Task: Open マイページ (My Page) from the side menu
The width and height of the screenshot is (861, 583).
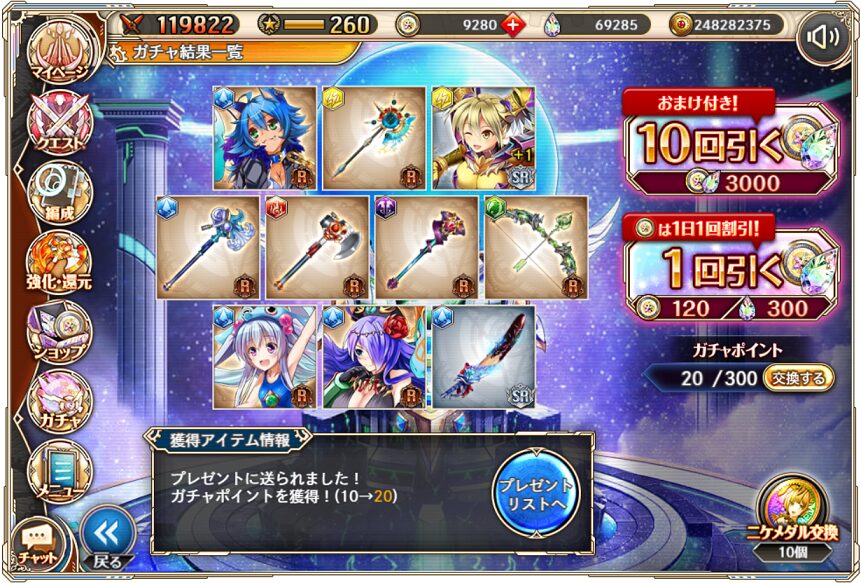Action: (x=58, y=57)
